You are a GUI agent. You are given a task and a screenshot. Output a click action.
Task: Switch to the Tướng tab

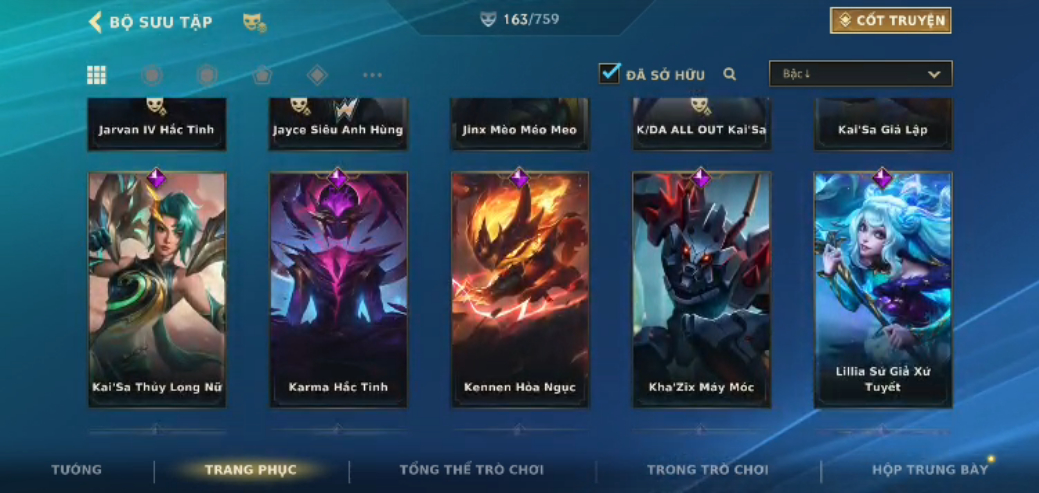pos(77,470)
